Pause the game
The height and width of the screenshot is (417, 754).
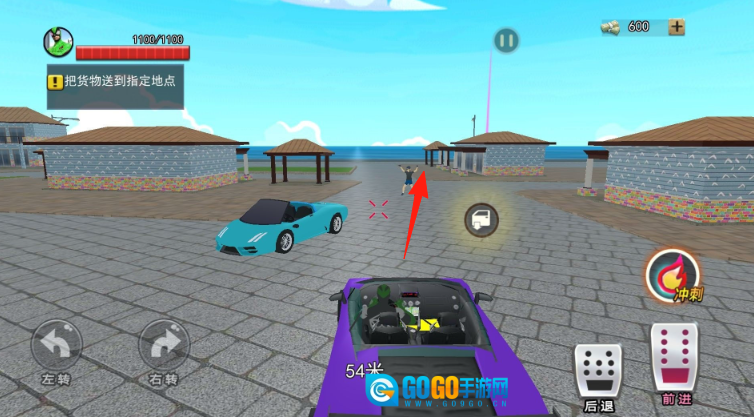506,41
